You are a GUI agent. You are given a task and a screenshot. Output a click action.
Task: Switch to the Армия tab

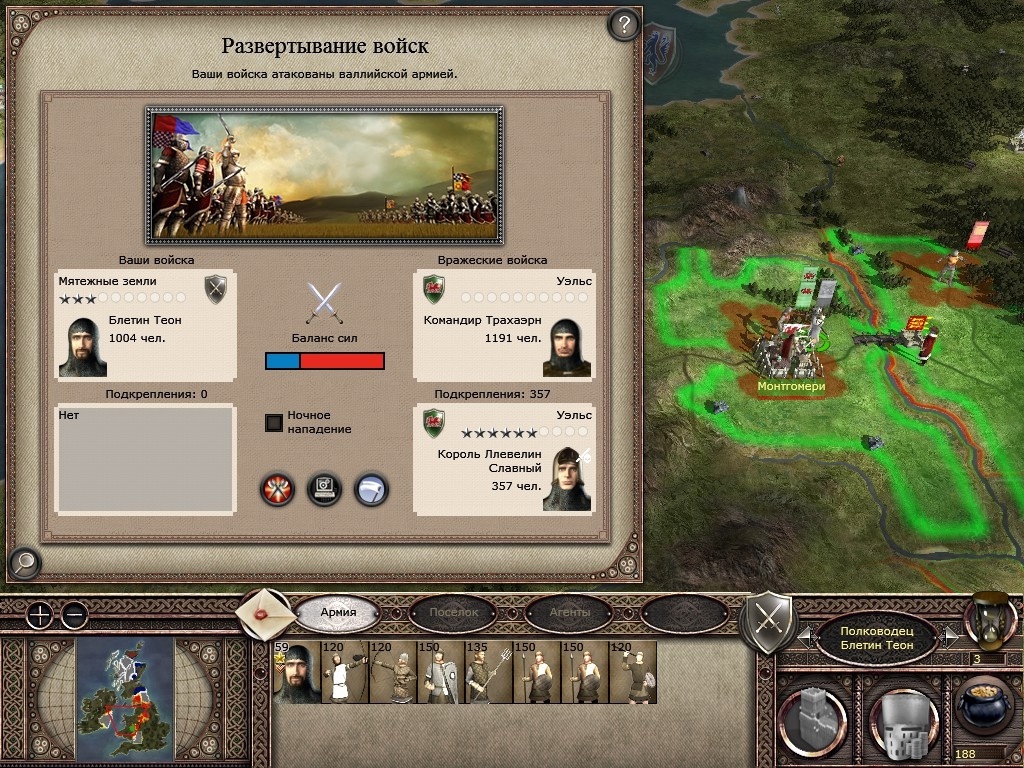click(x=338, y=612)
